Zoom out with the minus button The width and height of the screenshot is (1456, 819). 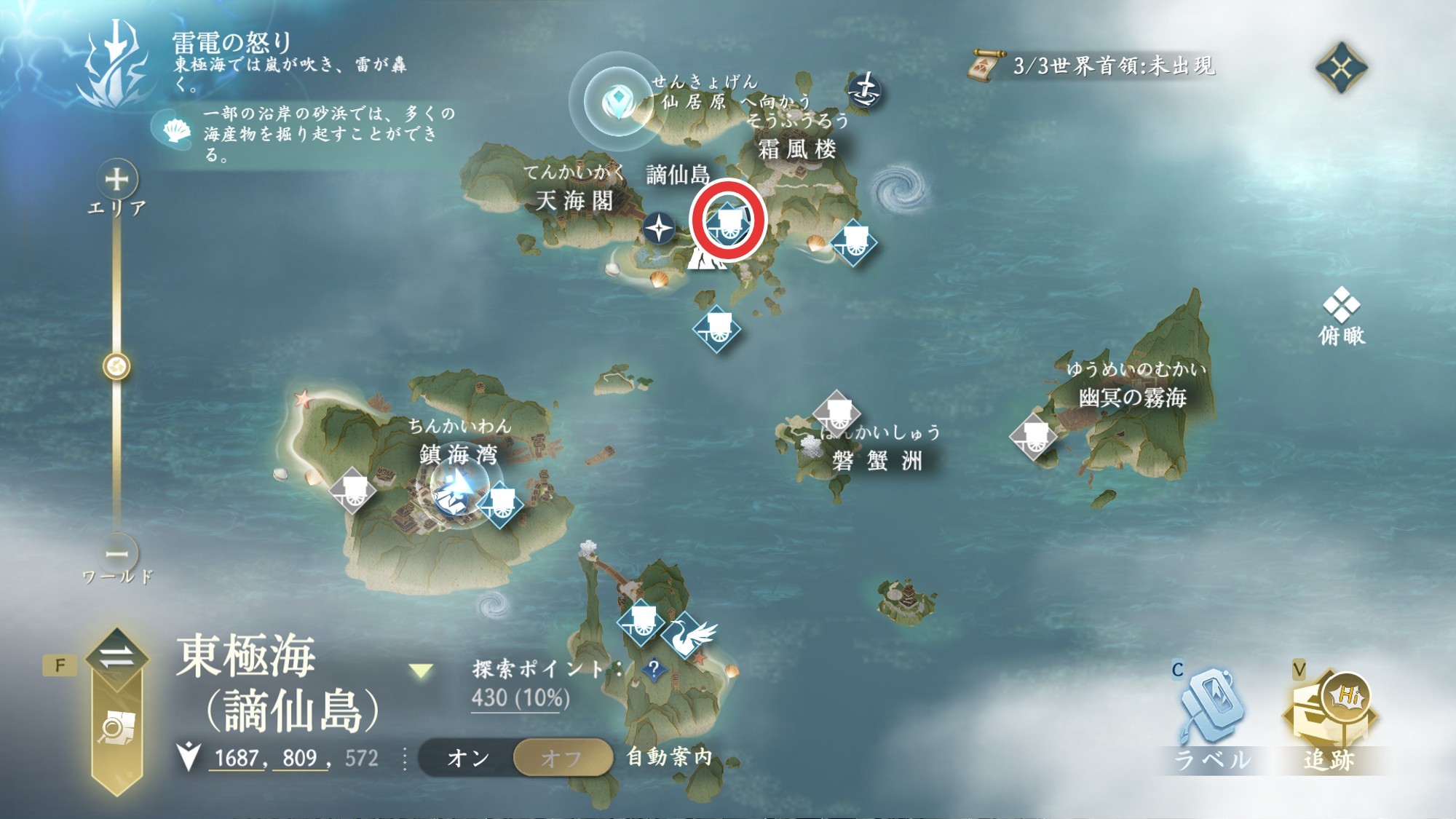117,554
